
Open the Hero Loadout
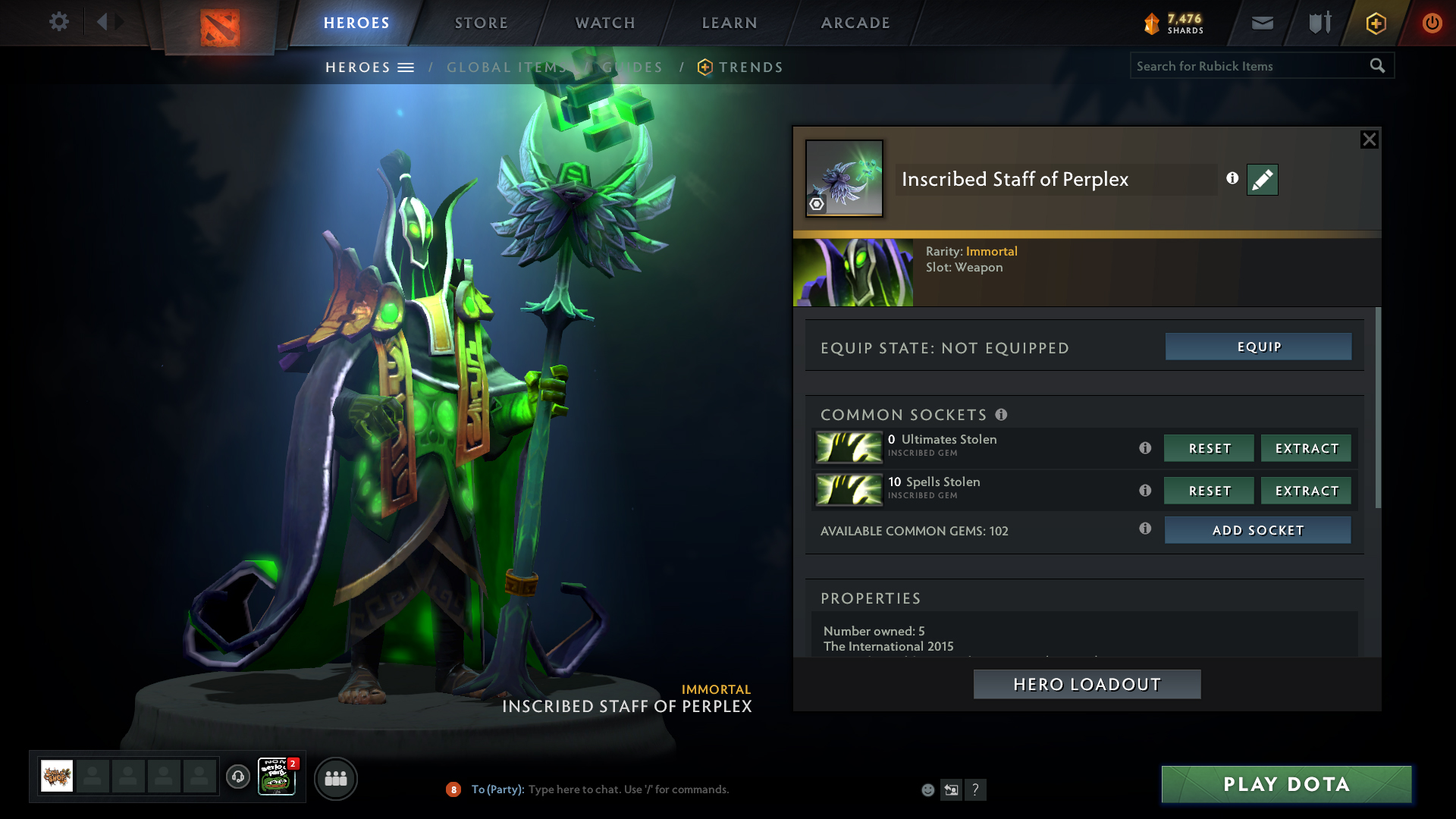[1087, 684]
